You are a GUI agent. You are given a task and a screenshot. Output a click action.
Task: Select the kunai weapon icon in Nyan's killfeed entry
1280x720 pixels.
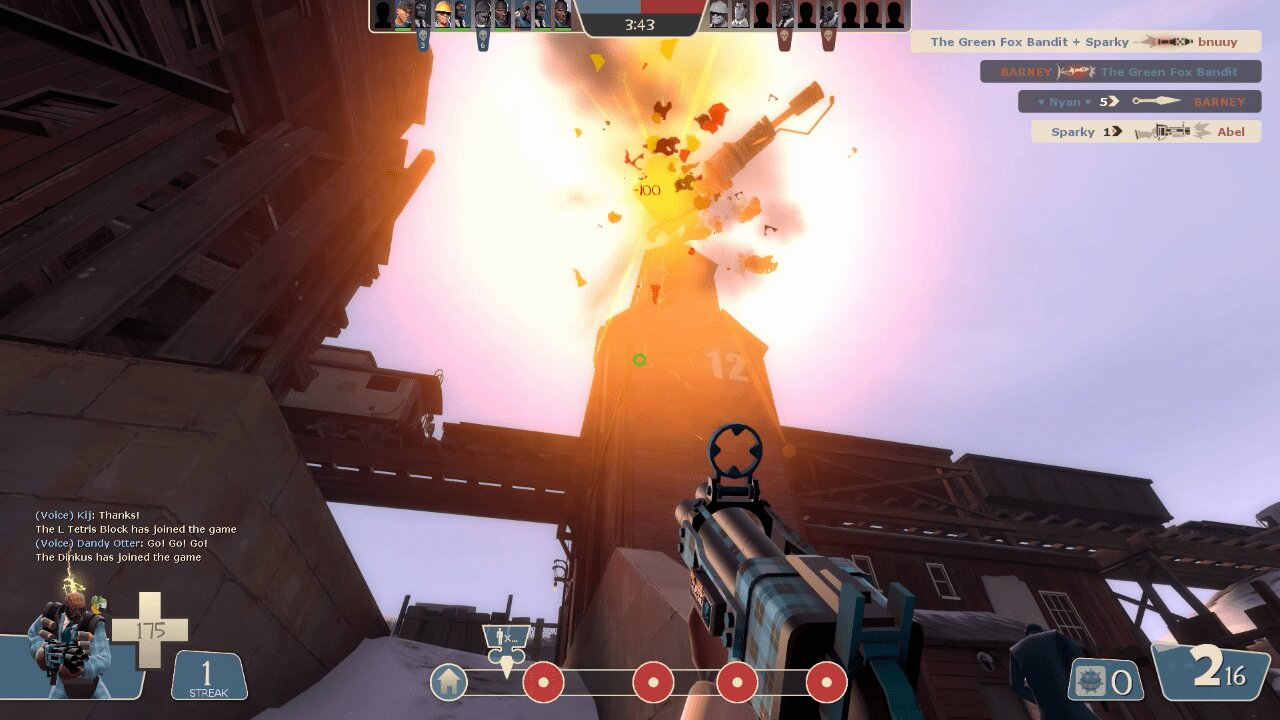[x=1157, y=101]
